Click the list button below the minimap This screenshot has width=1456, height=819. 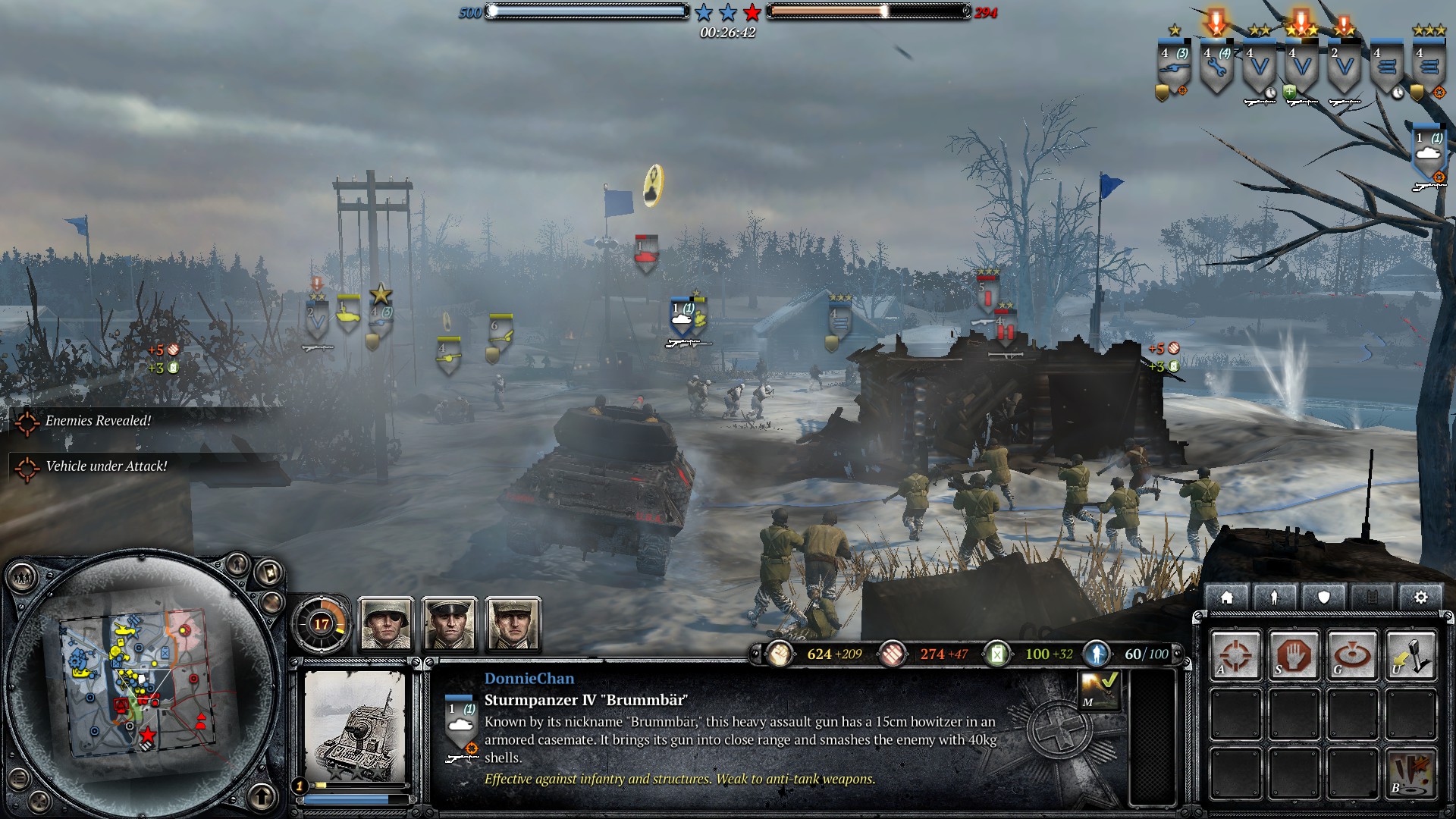(x=20, y=778)
